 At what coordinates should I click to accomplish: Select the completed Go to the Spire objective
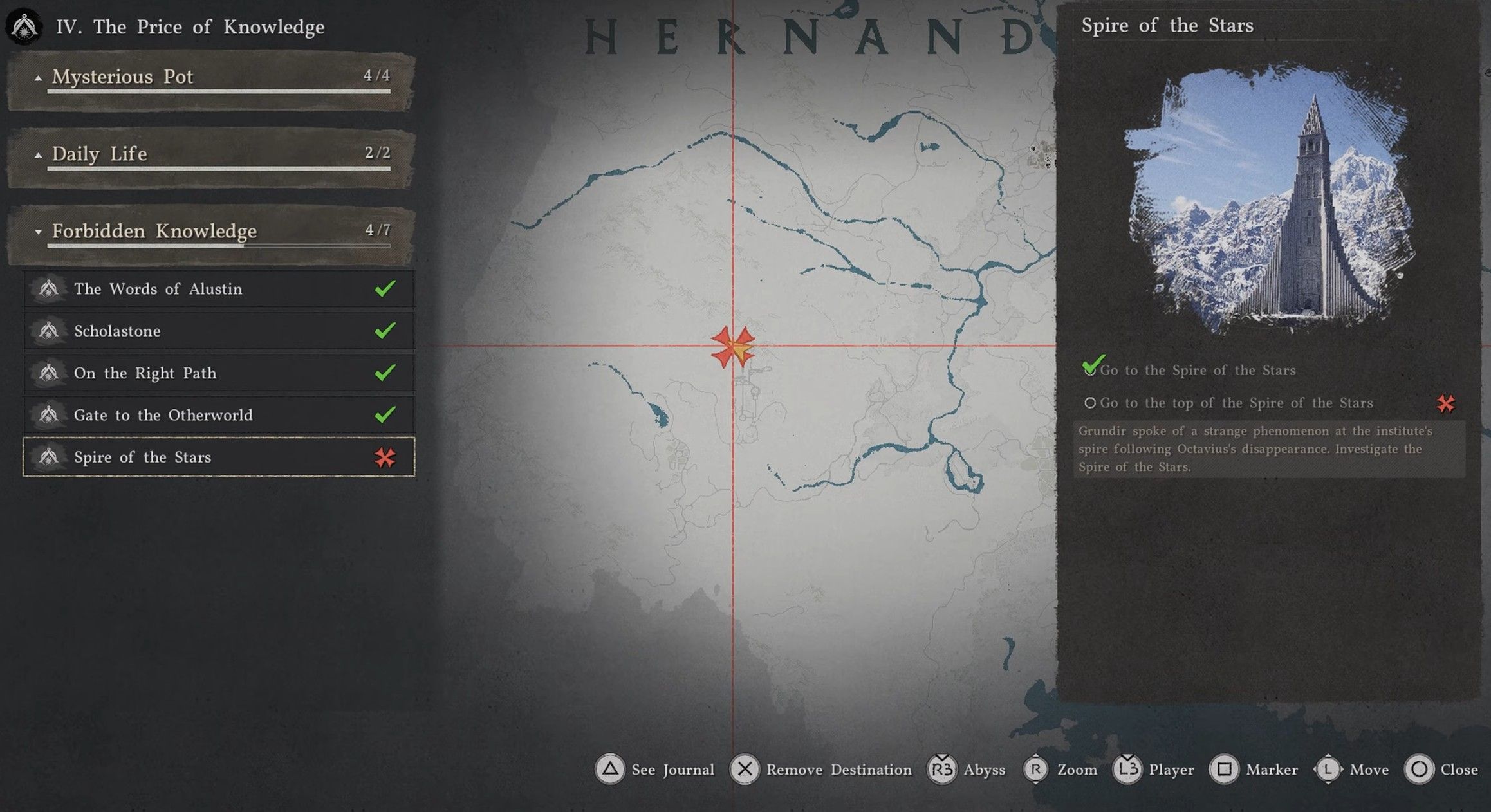click(1197, 371)
